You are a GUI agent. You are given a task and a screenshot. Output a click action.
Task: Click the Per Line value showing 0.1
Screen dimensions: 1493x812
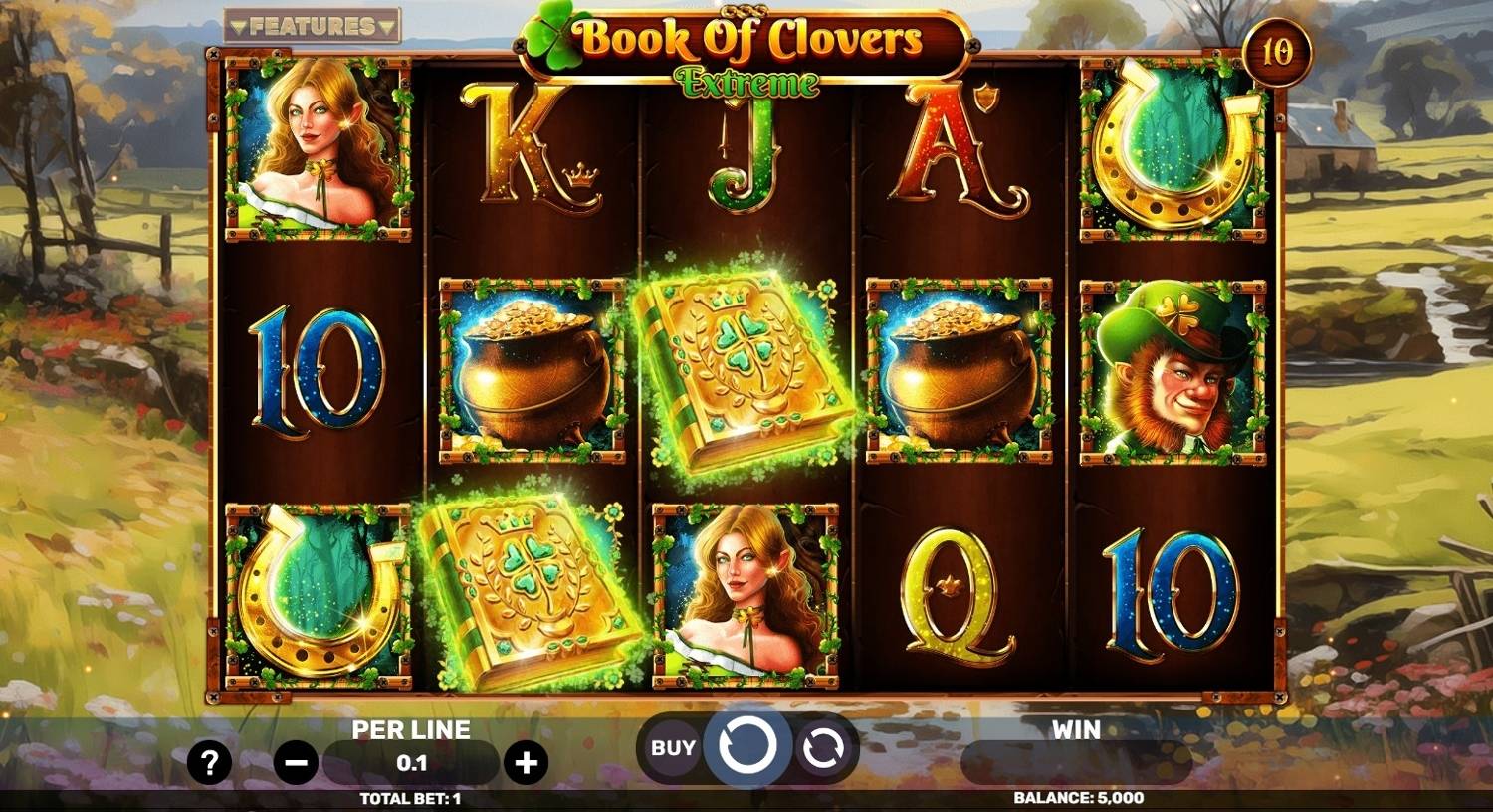tap(411, 762)
